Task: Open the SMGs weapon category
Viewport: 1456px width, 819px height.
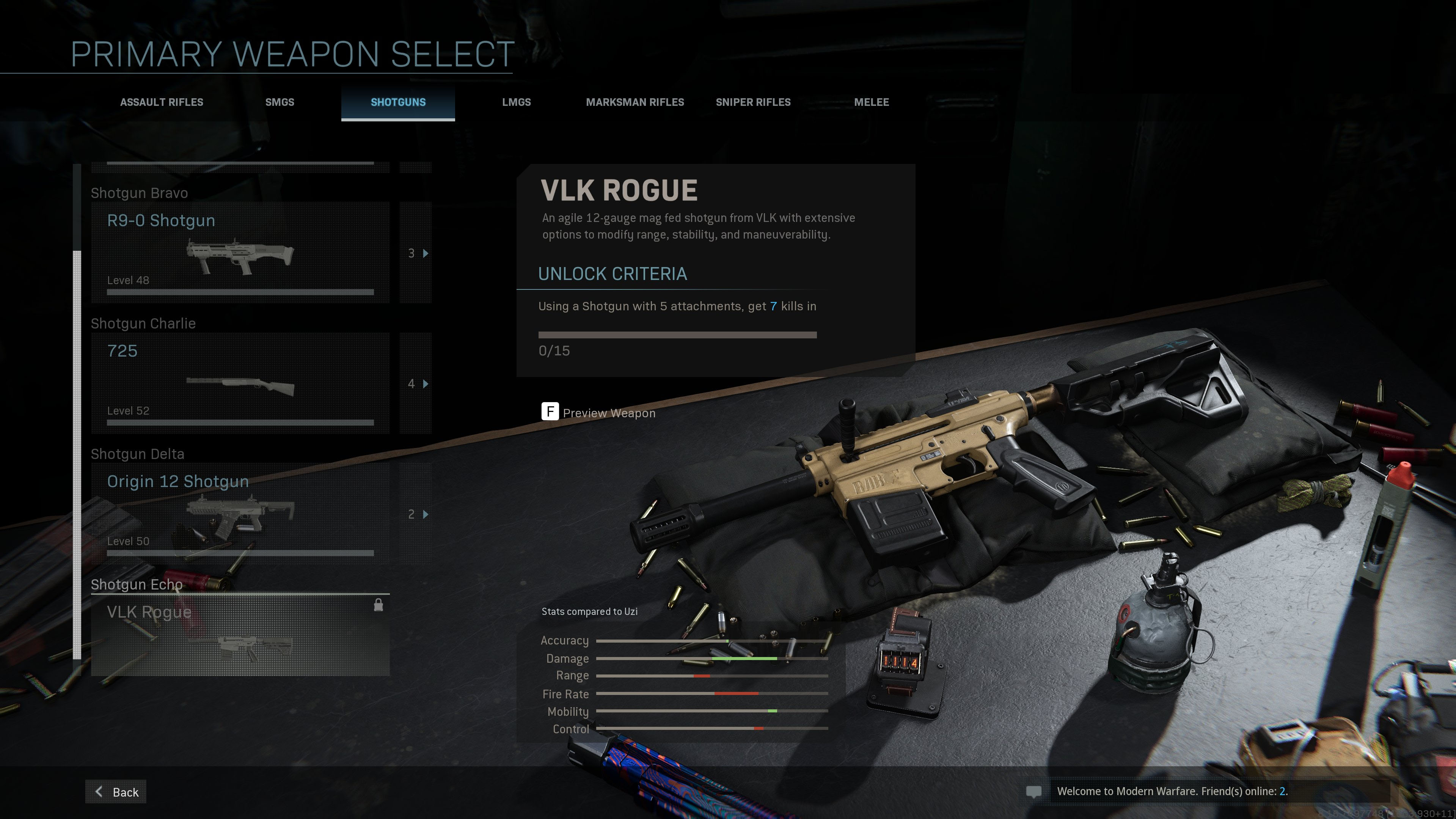Action: tap(280, 102)
